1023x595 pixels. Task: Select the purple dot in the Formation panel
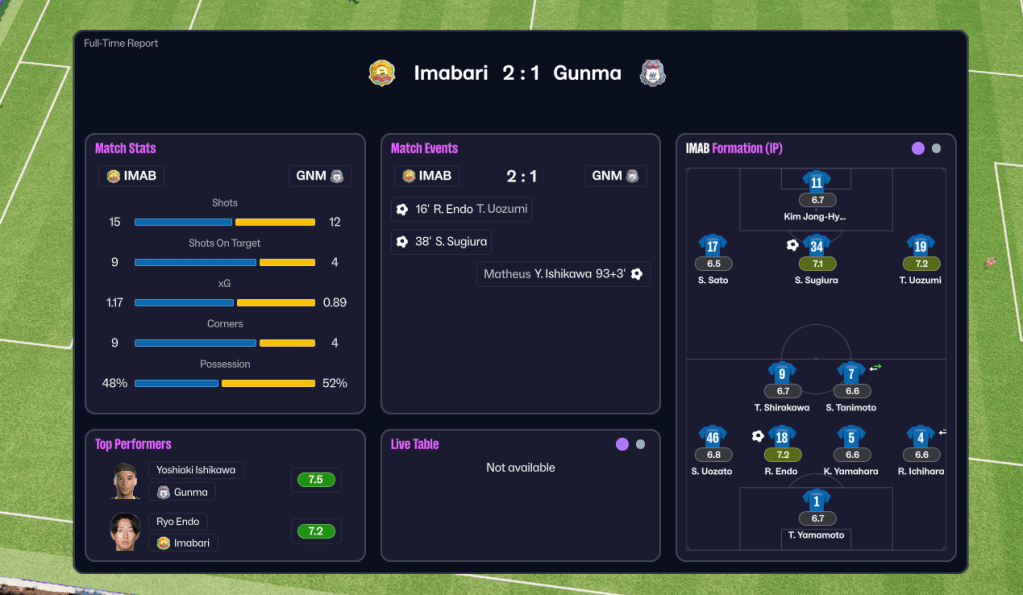coord(918,148)
